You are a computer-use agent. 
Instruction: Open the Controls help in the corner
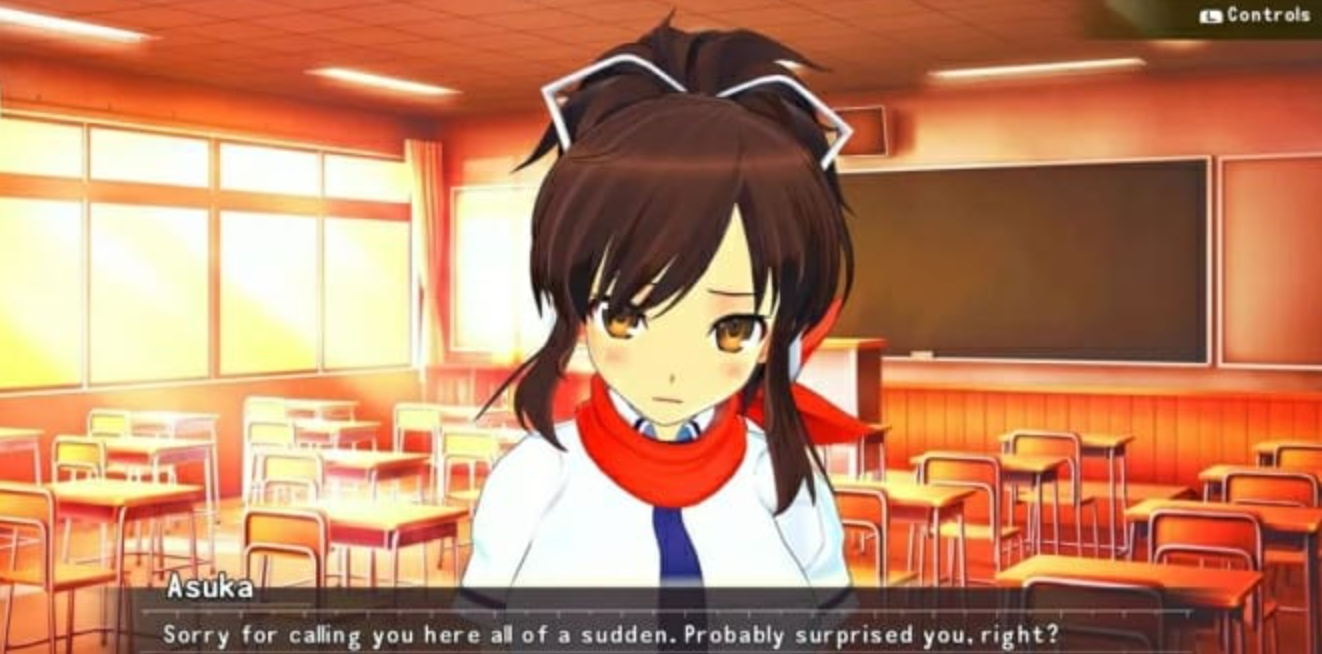[1256, 15]
